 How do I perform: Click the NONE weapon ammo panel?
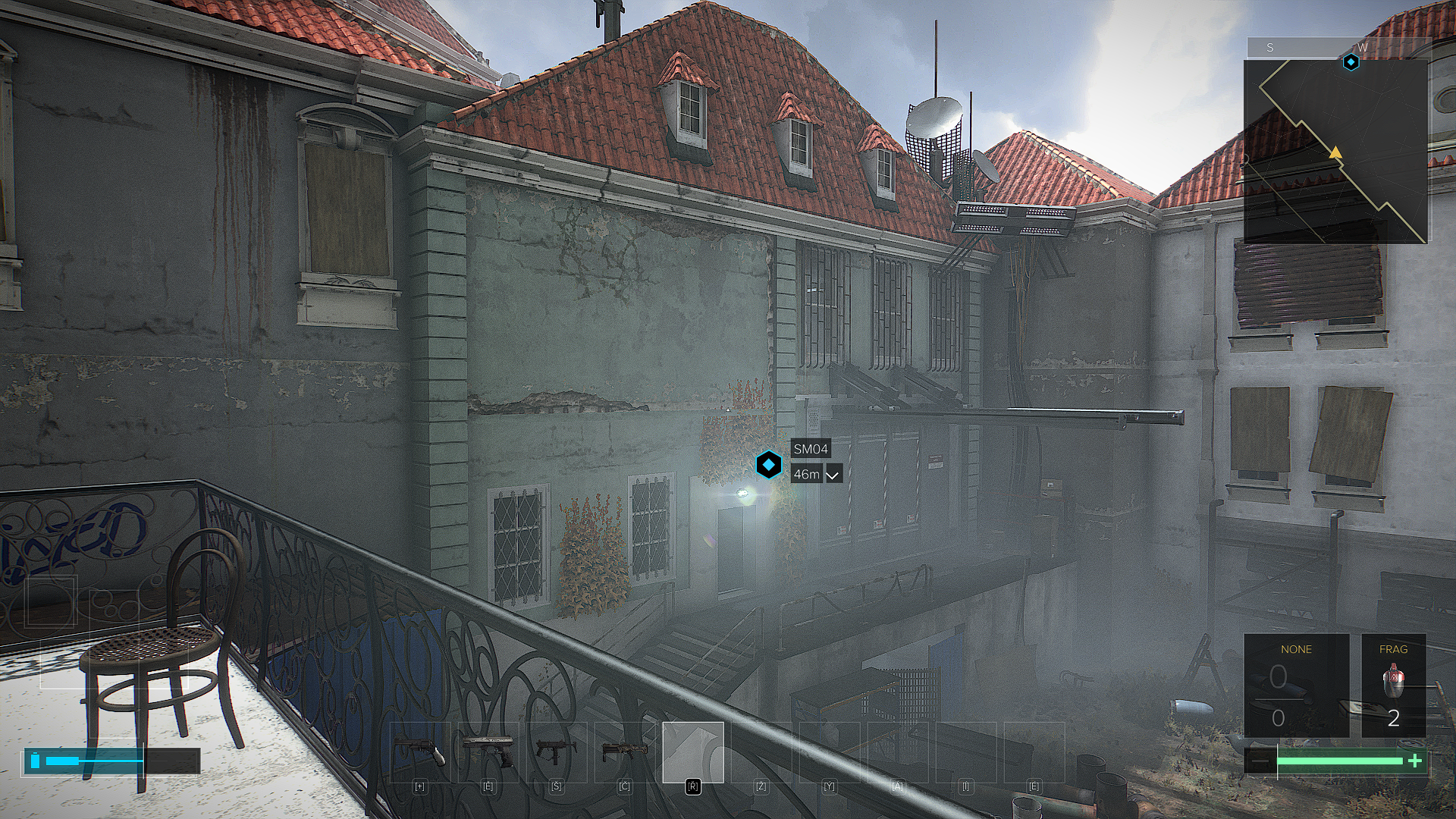(1296, 686)
